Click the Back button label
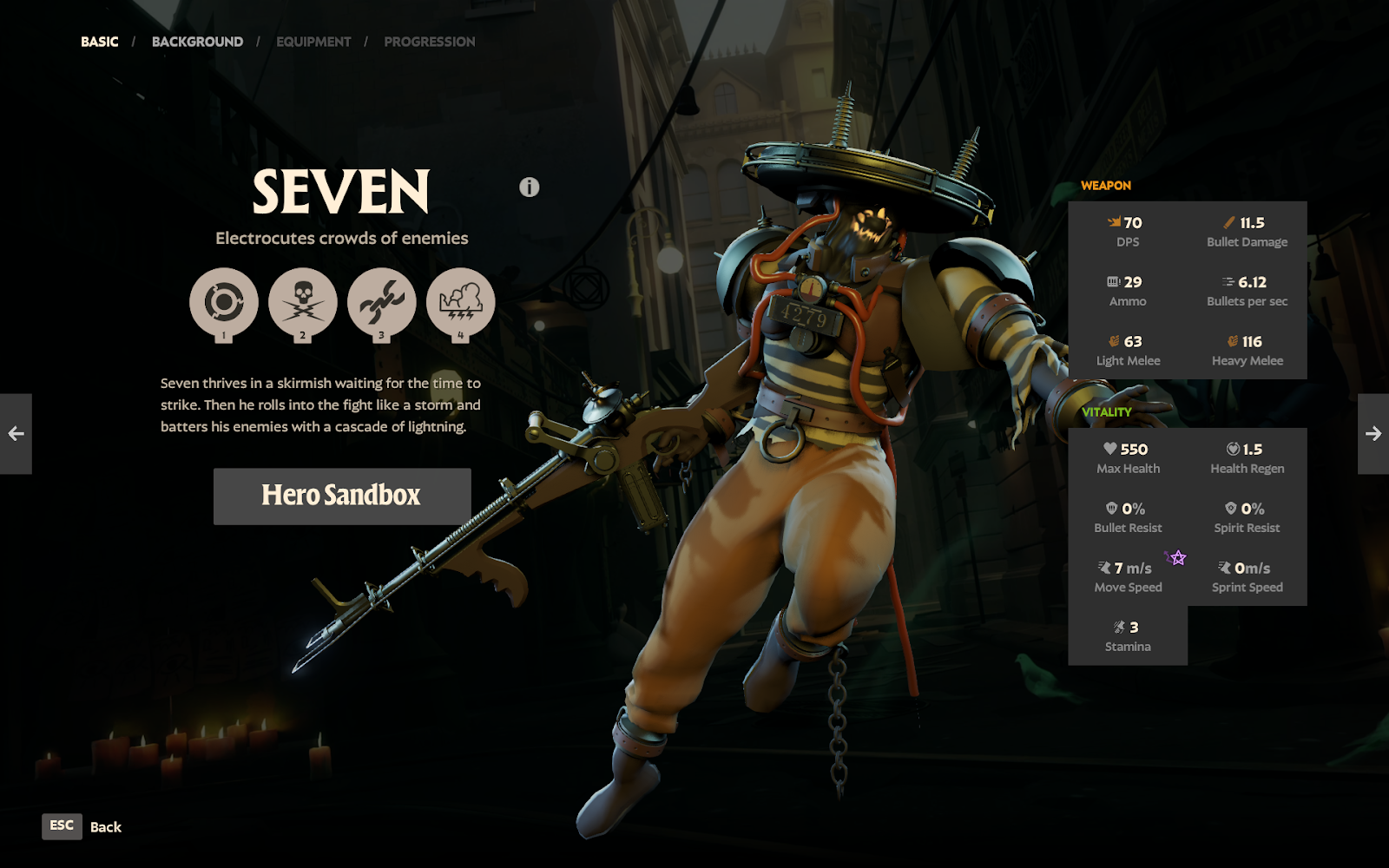This screenshot has height=868, width=1389. coord(105,827)
